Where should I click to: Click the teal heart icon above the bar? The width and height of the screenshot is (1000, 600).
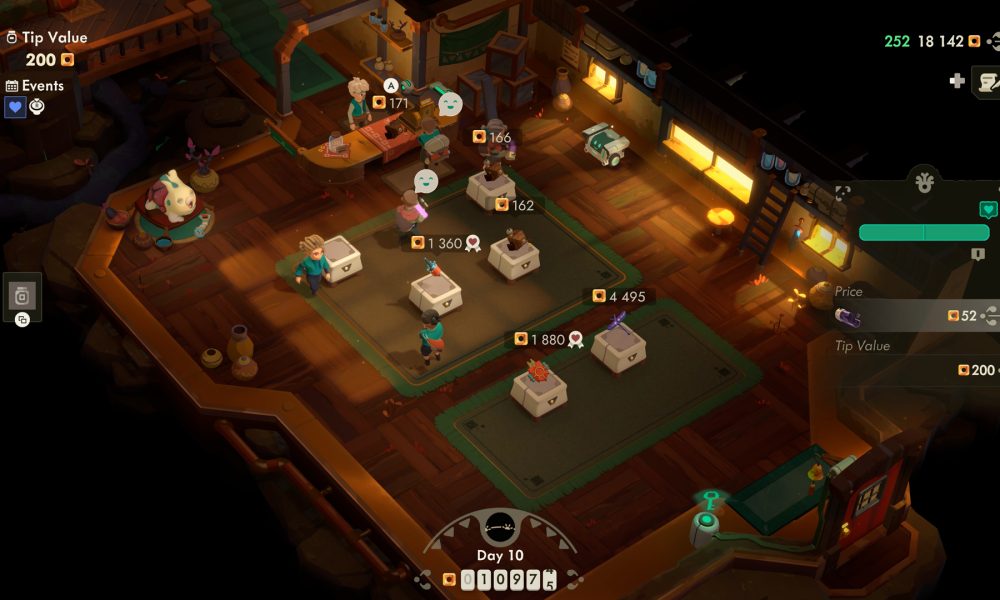coord(988,210)
